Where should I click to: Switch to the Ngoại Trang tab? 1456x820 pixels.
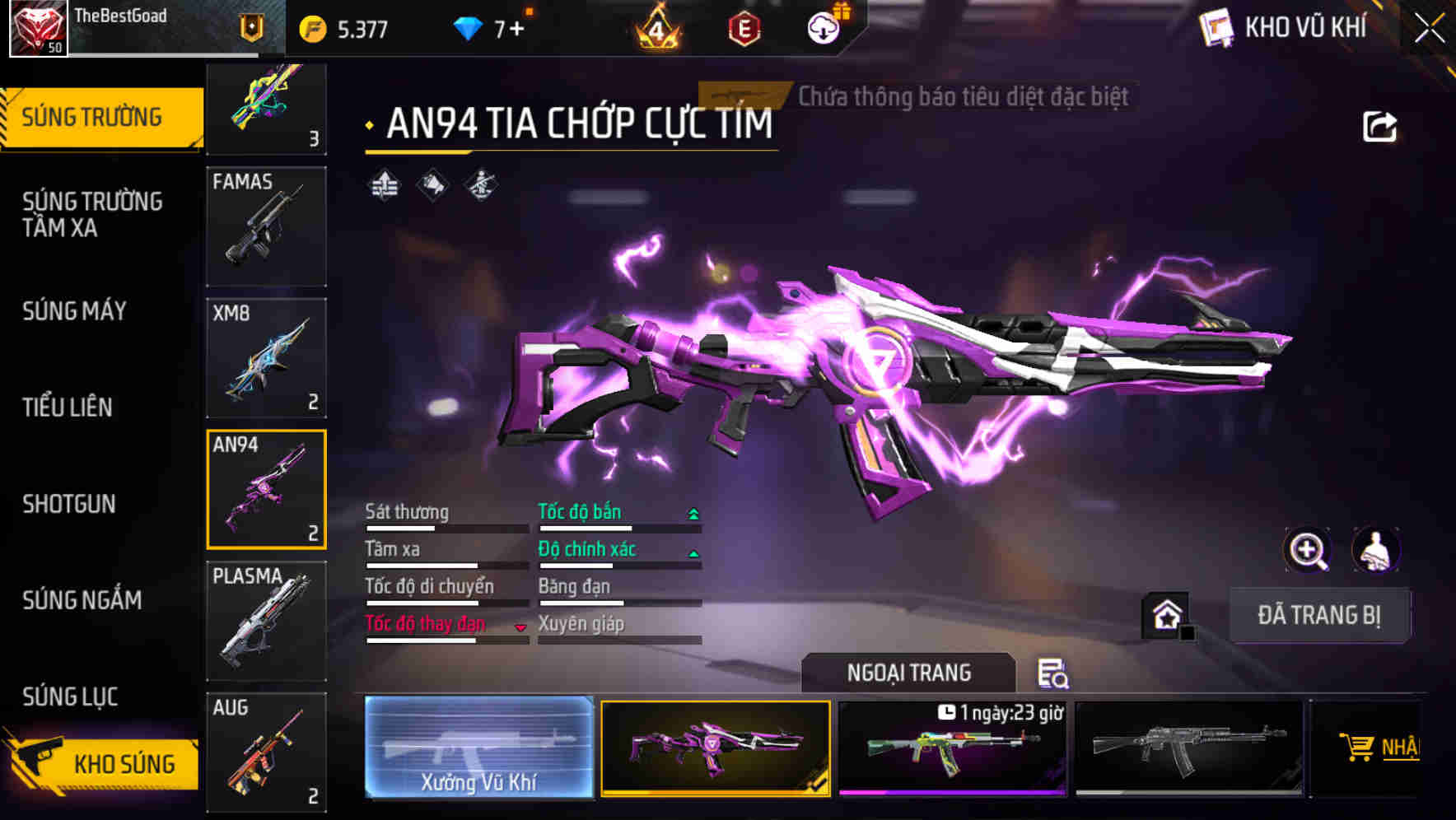click(908, 673)
